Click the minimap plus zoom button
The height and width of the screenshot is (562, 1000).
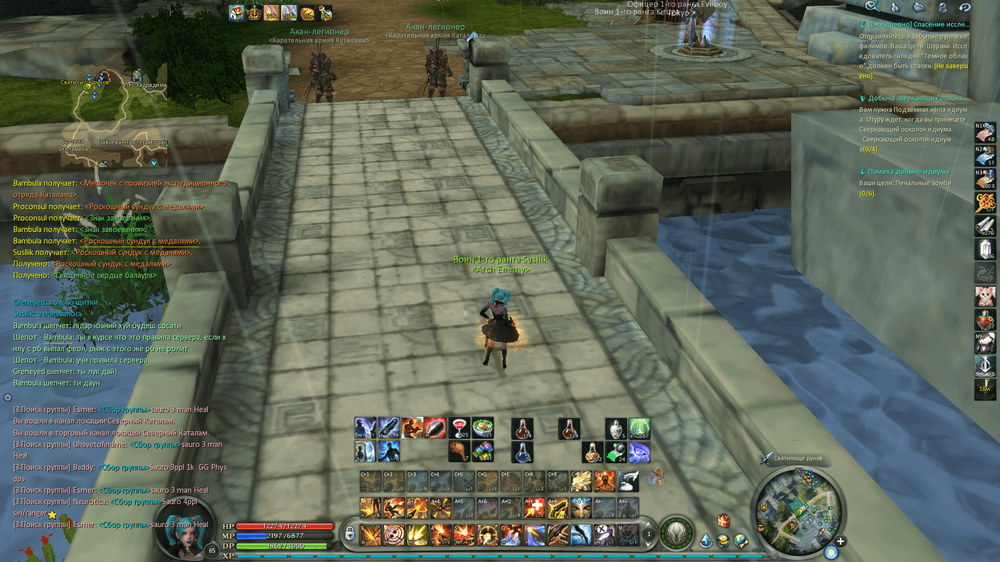pos(841,541)
